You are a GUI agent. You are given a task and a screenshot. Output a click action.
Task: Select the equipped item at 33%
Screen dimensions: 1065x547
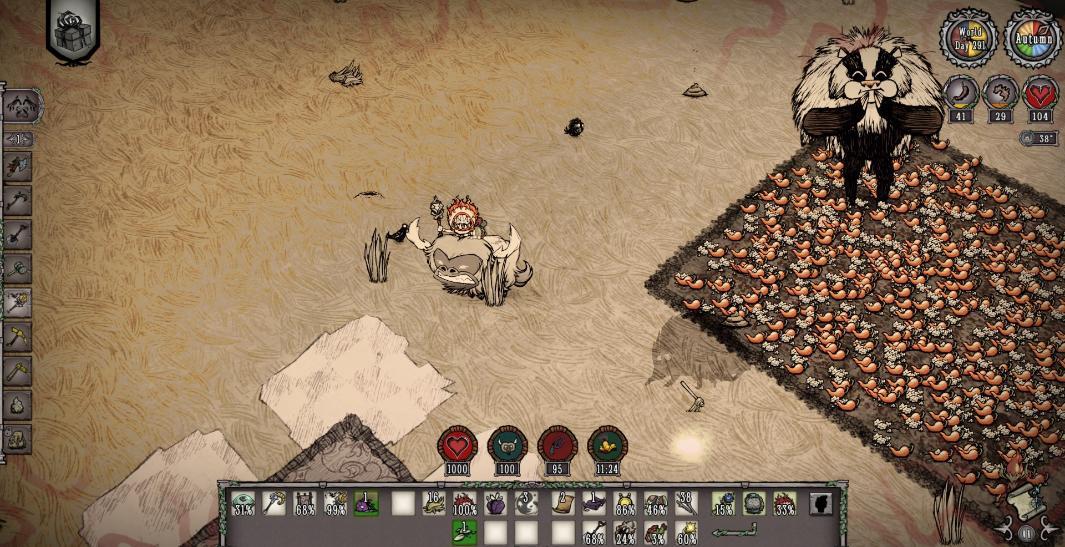785,504
